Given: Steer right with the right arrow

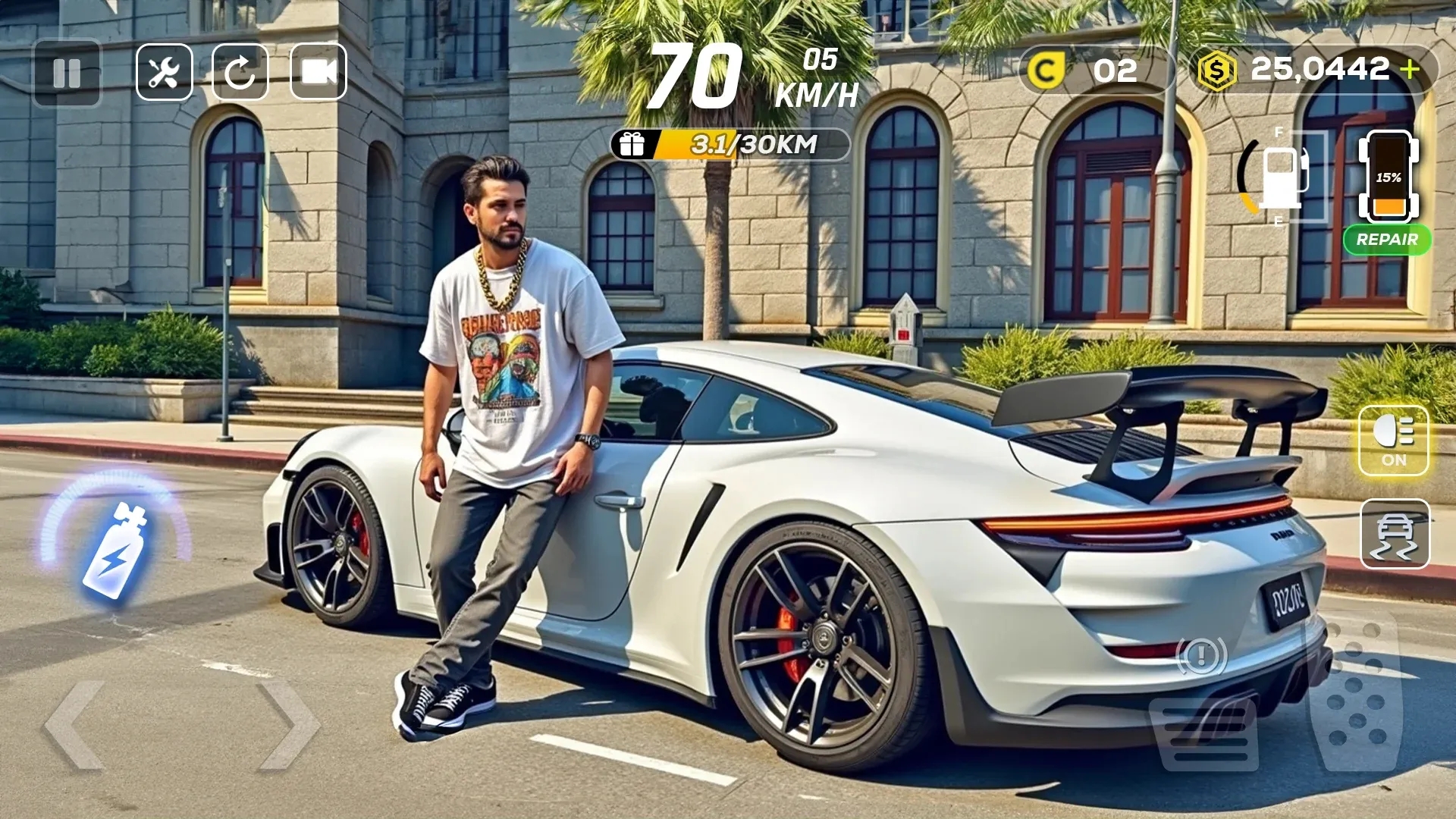Looking at the screenshot, I should pos(288,724).
